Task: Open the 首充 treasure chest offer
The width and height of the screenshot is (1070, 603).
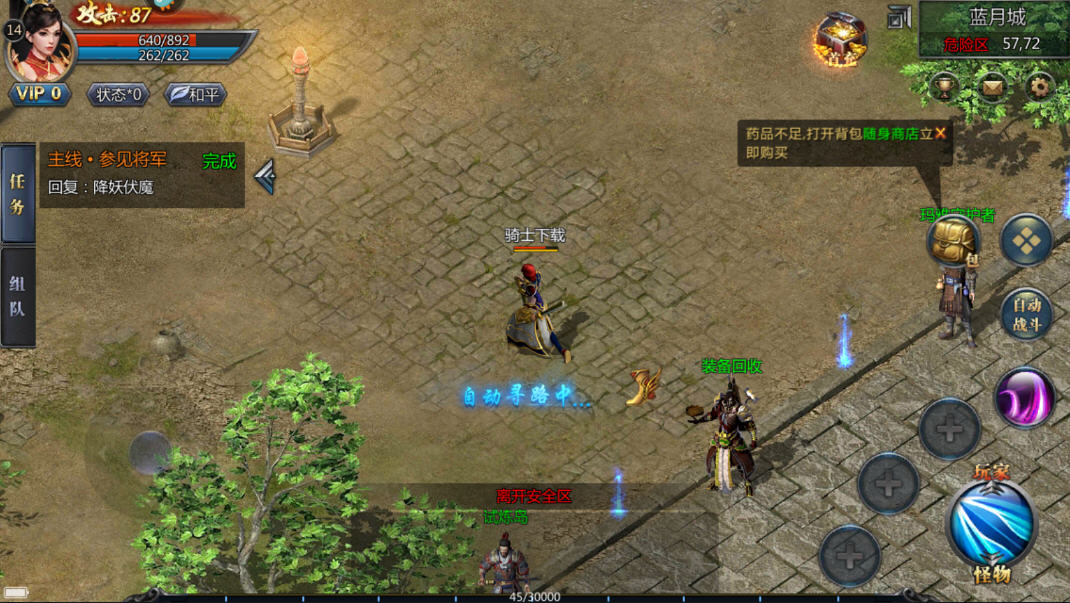Action: tap(840, 38)
